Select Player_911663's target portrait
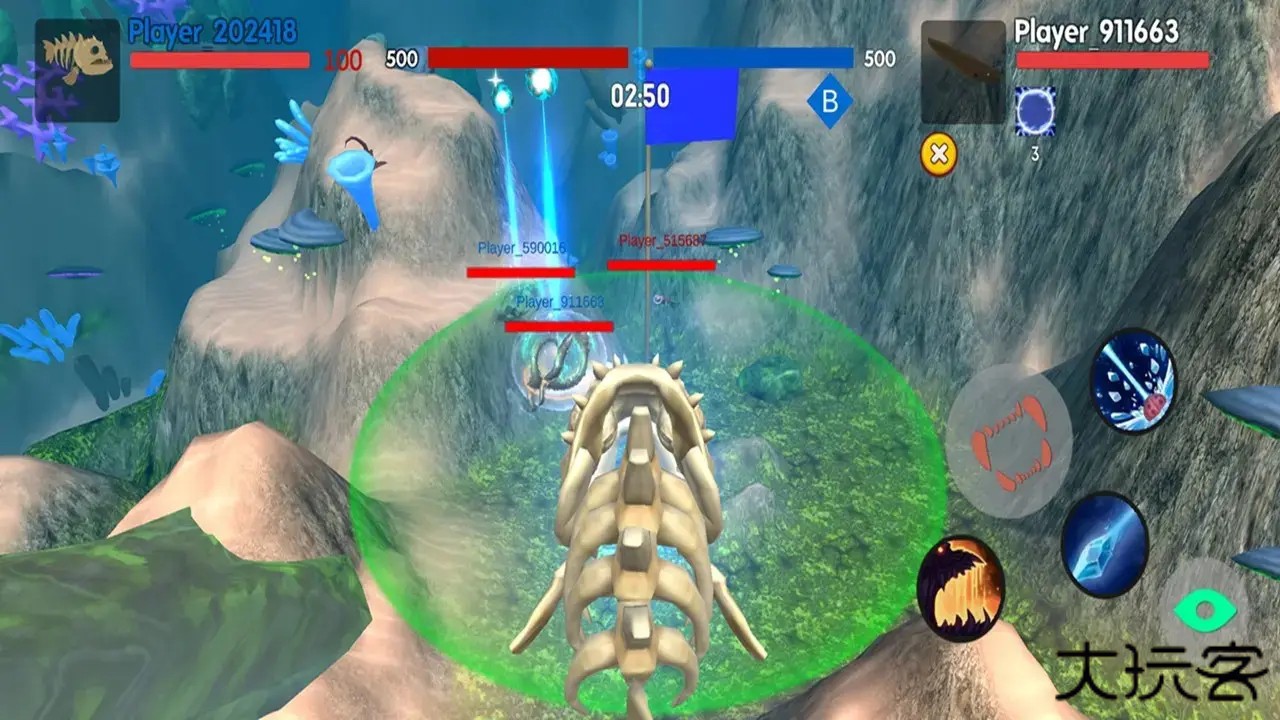Viewport: 1280px width, 720px height. 963,72
